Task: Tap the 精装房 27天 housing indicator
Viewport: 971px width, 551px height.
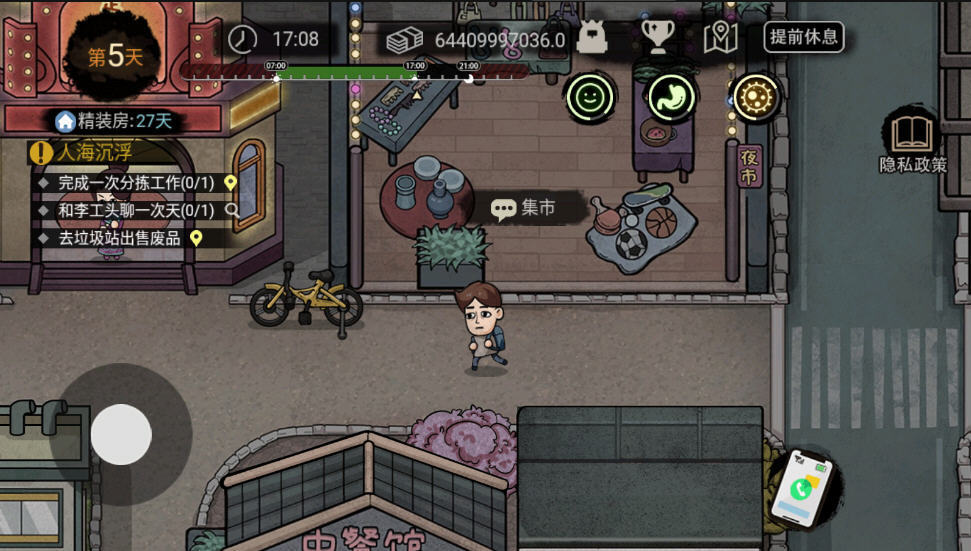Action: 114,121
